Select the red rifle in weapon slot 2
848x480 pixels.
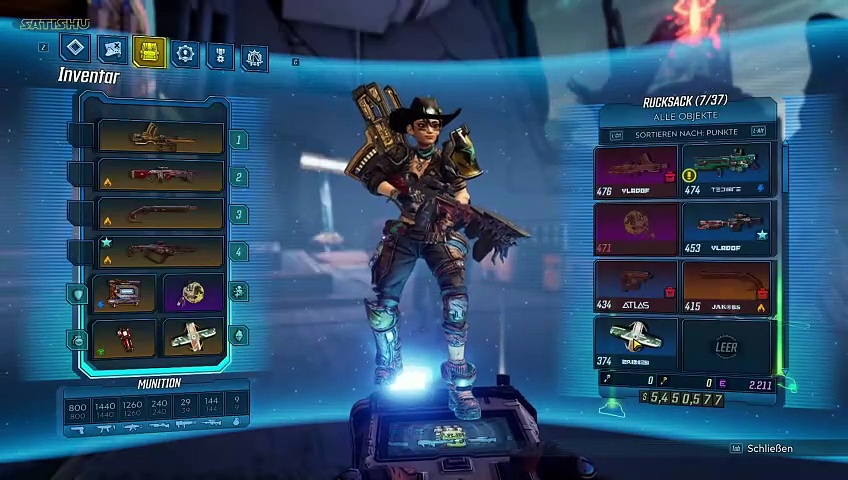pyautogui.click(x=160, y=176)
